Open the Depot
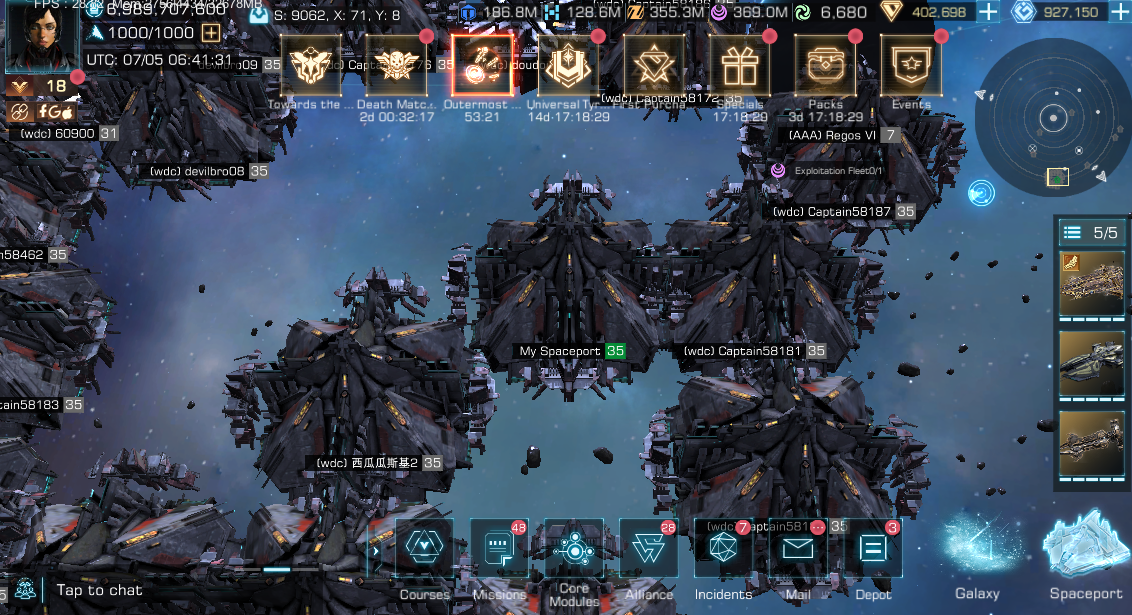This screenshot has width=1132, height=615. click(x=873, y=549)
